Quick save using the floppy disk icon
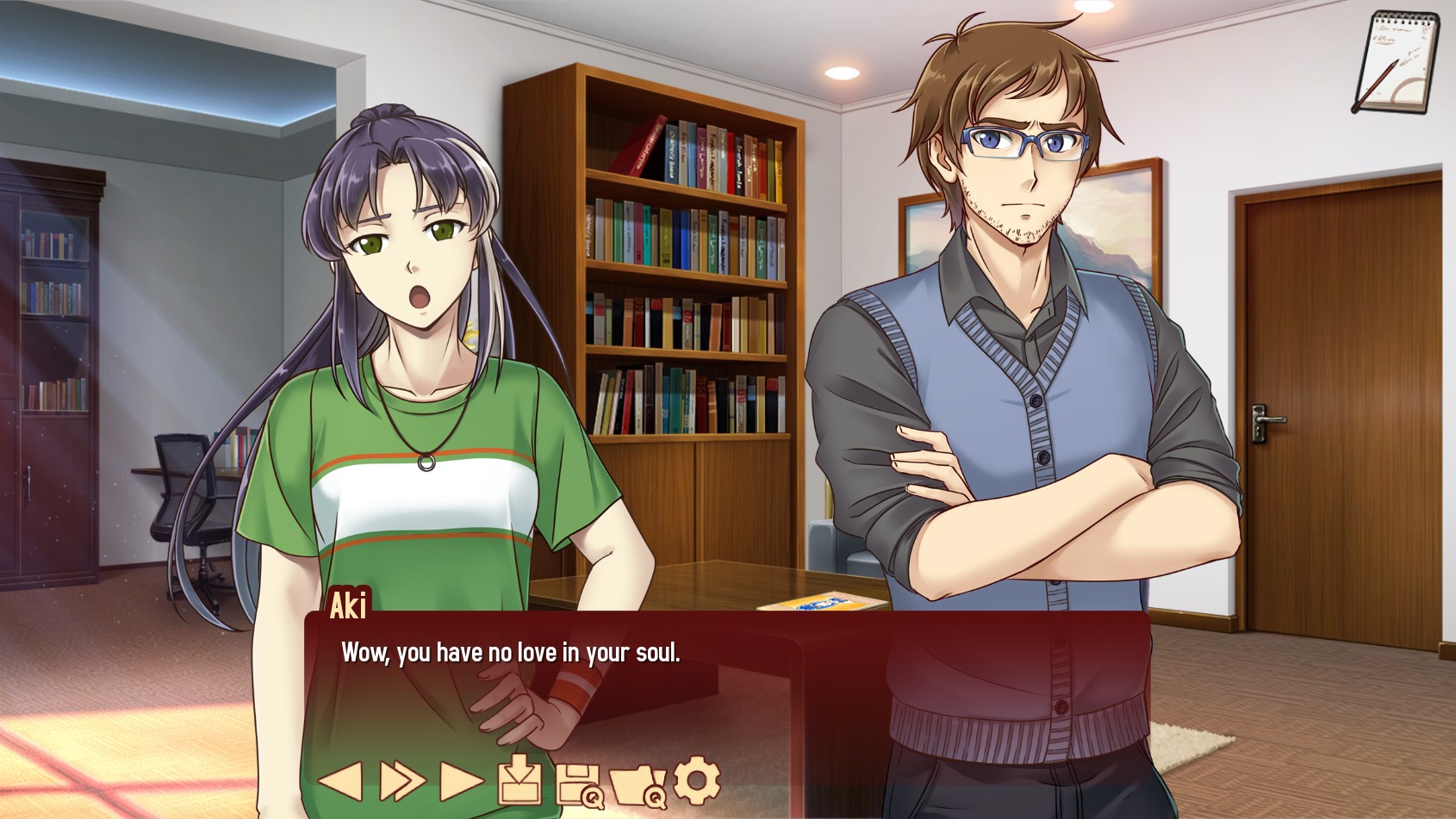This screenshot has height=819, width=1456. tap(579, 784)
